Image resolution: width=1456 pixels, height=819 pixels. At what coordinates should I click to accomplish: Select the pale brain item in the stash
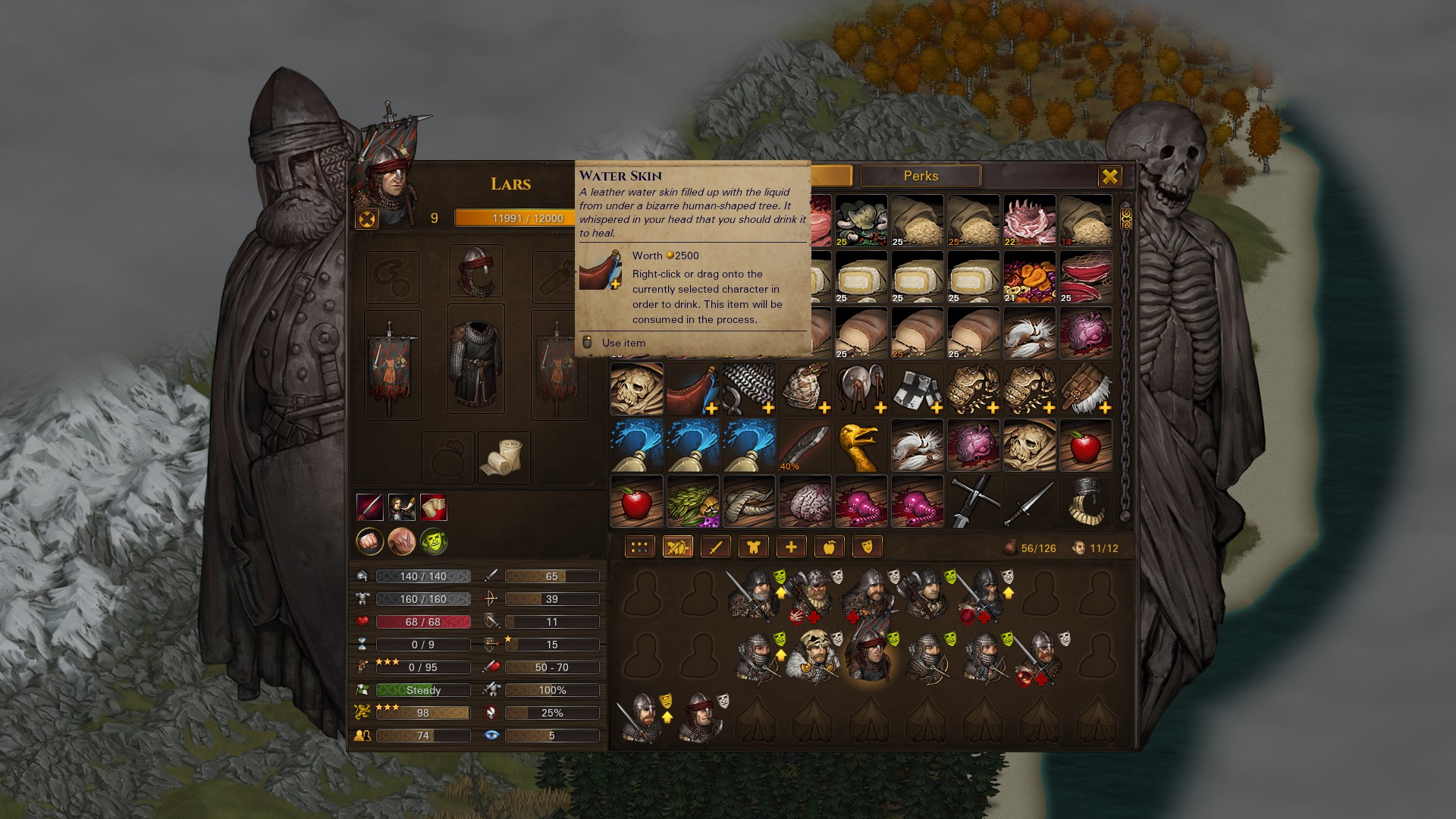[805, 502]
